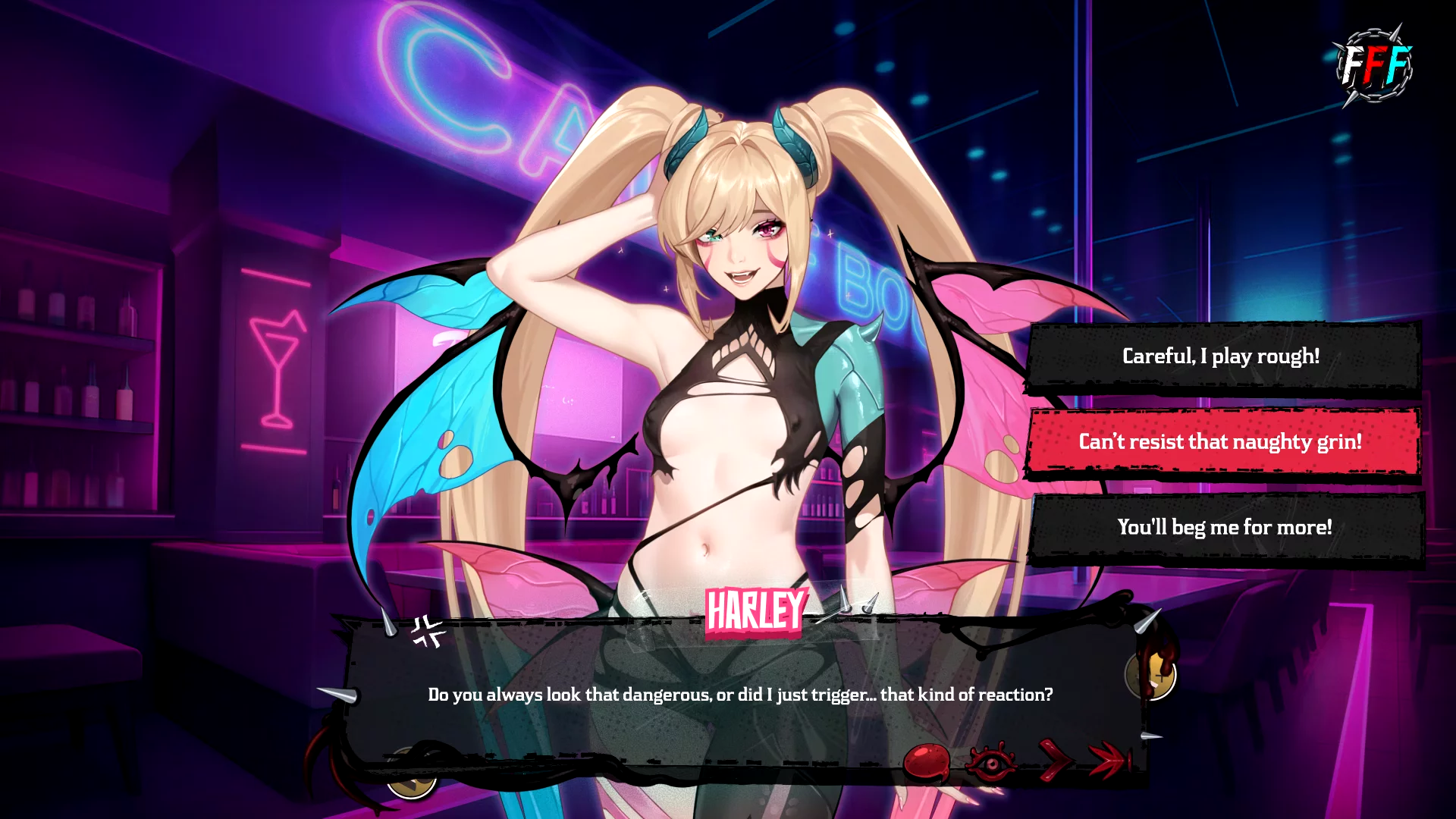Skip ahead using the red fast-forward arrow
Image resolution: width=1456 pixels, height=819 pixels.
tap(1109, 760)
